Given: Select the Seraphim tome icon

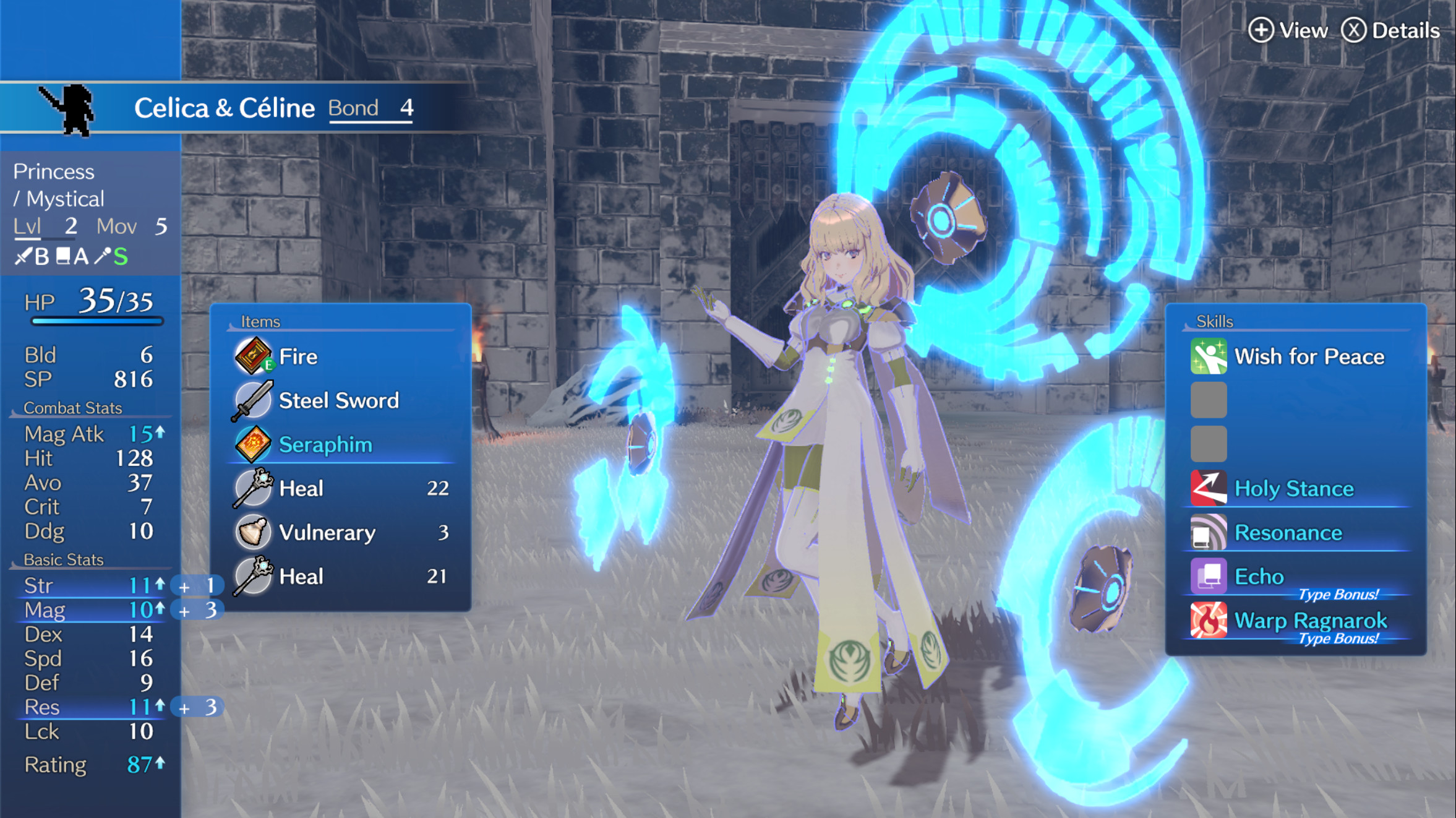Looking at the screenshot, I should pyautogui.click(x=255, y=444).
